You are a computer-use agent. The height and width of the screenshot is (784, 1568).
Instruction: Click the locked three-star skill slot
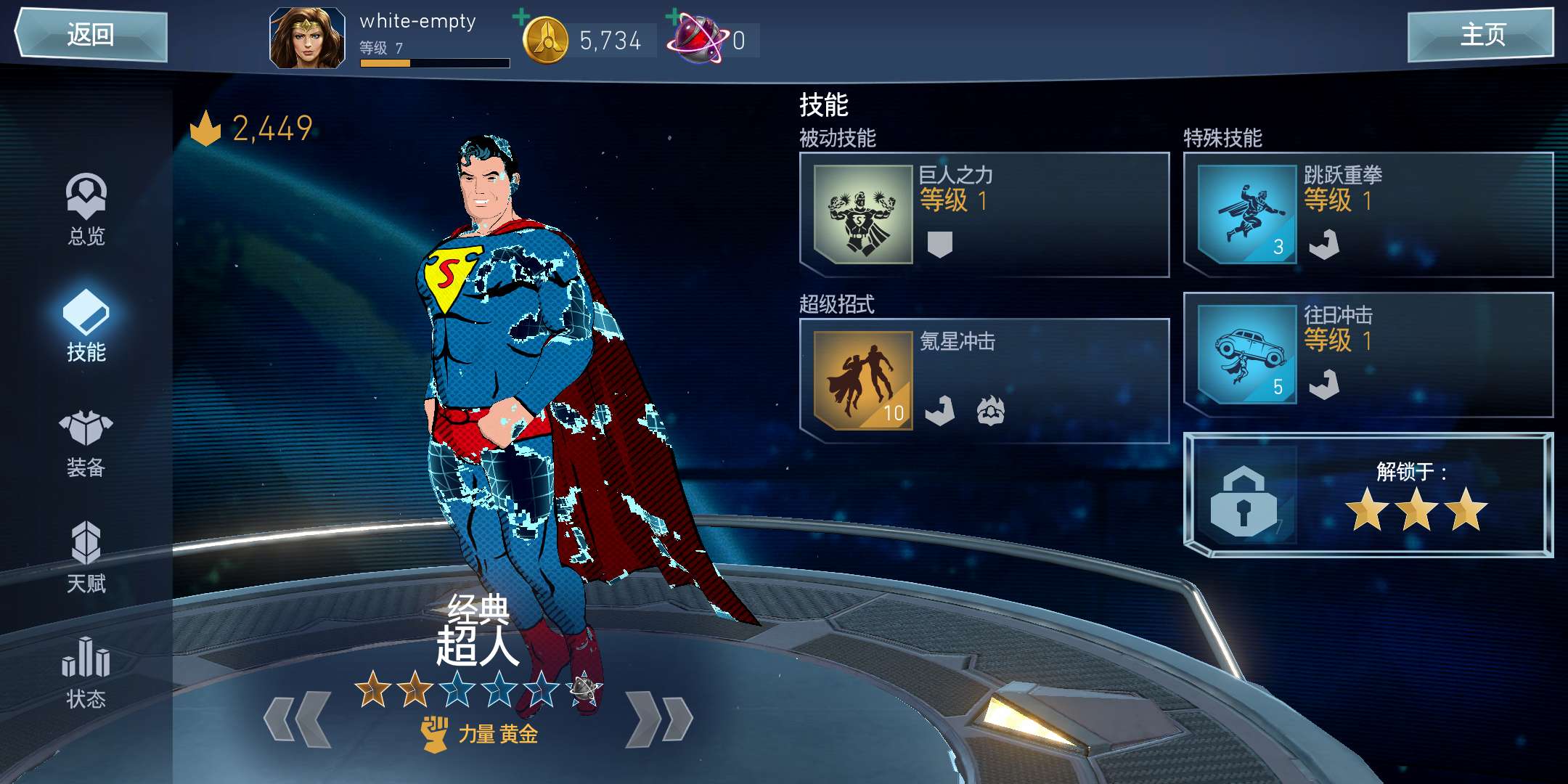coord(1368,495)
